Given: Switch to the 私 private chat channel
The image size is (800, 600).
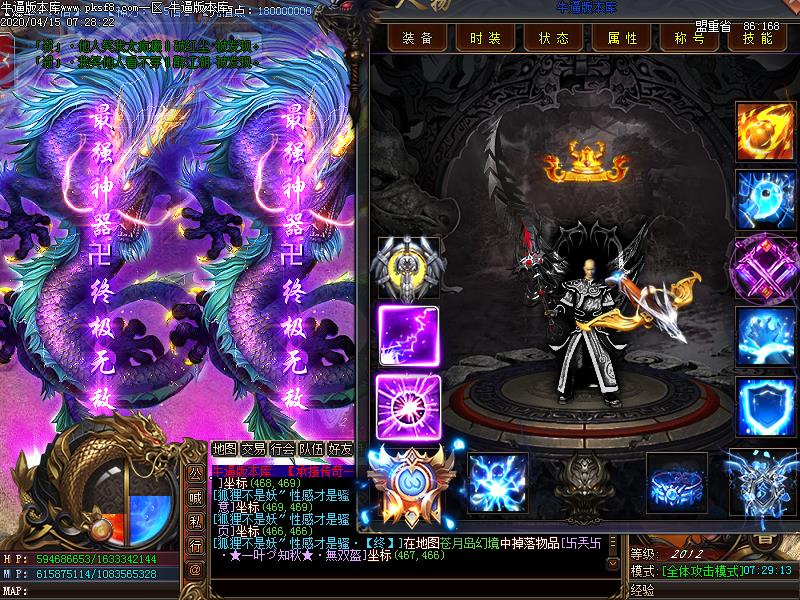Looking at the screenshot, I should coord(196,522).
